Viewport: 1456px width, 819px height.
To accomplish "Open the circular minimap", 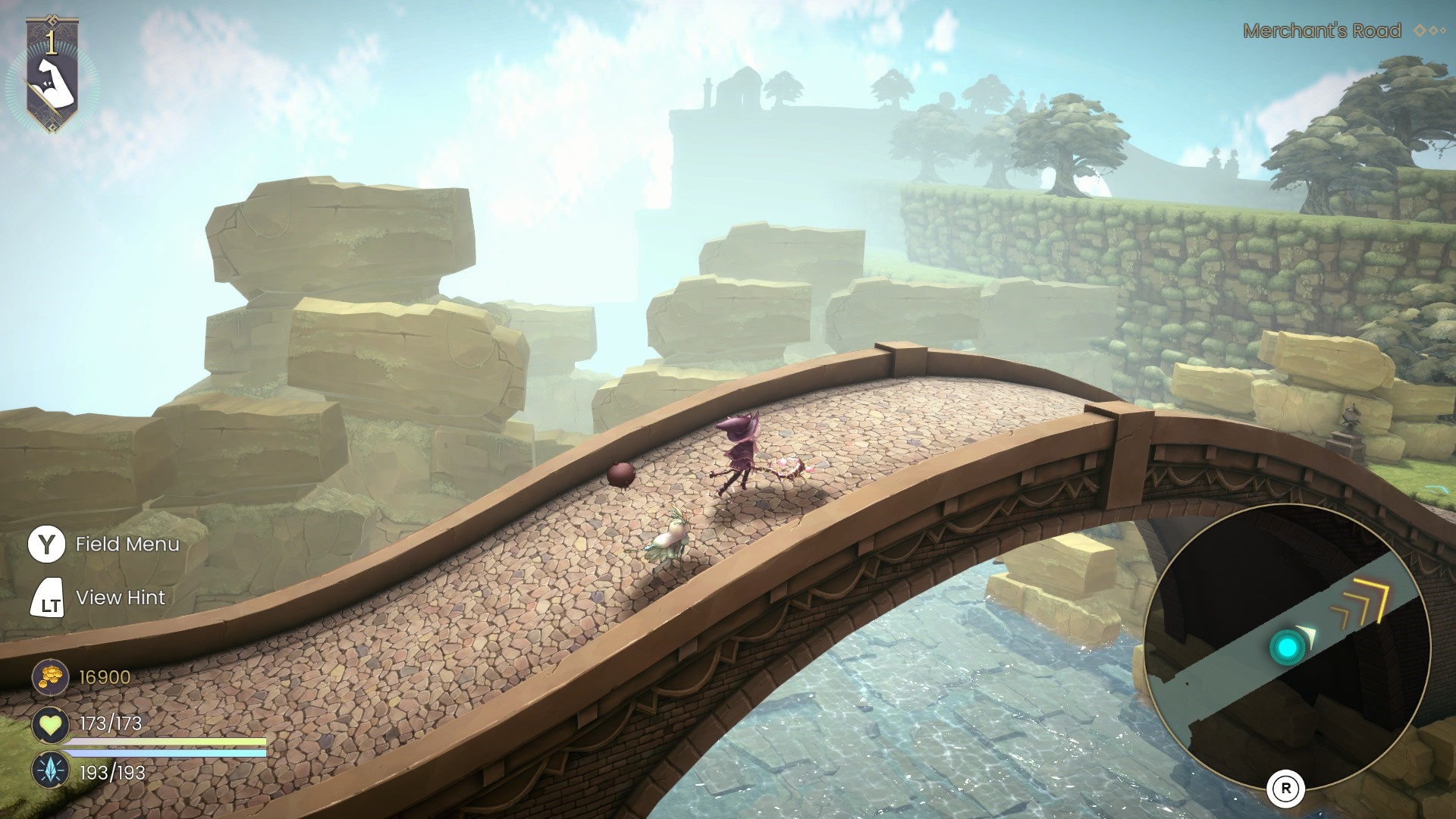I will coord(1286,646).
